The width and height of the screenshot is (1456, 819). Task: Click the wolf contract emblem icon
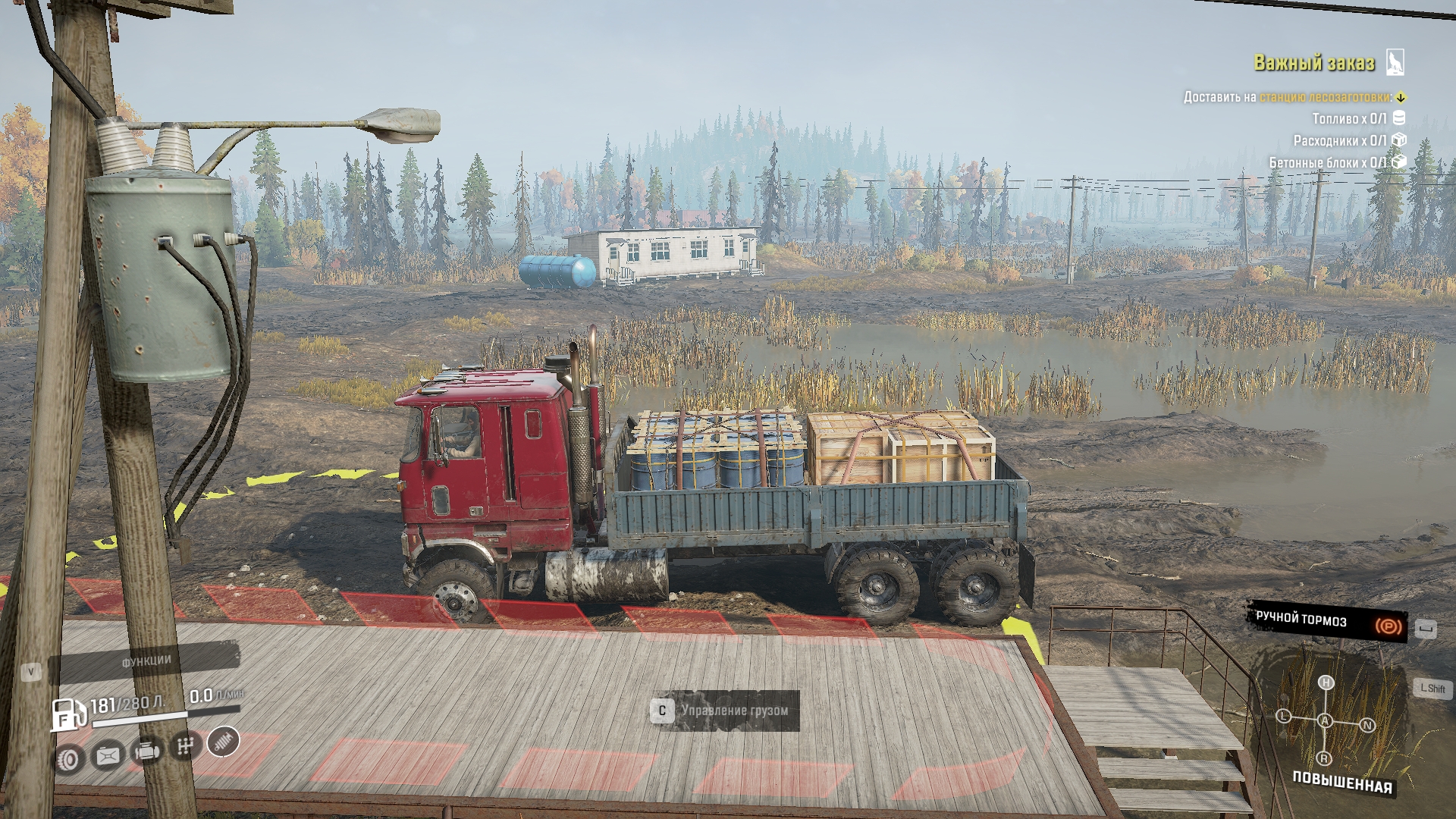coord(1395,62)
